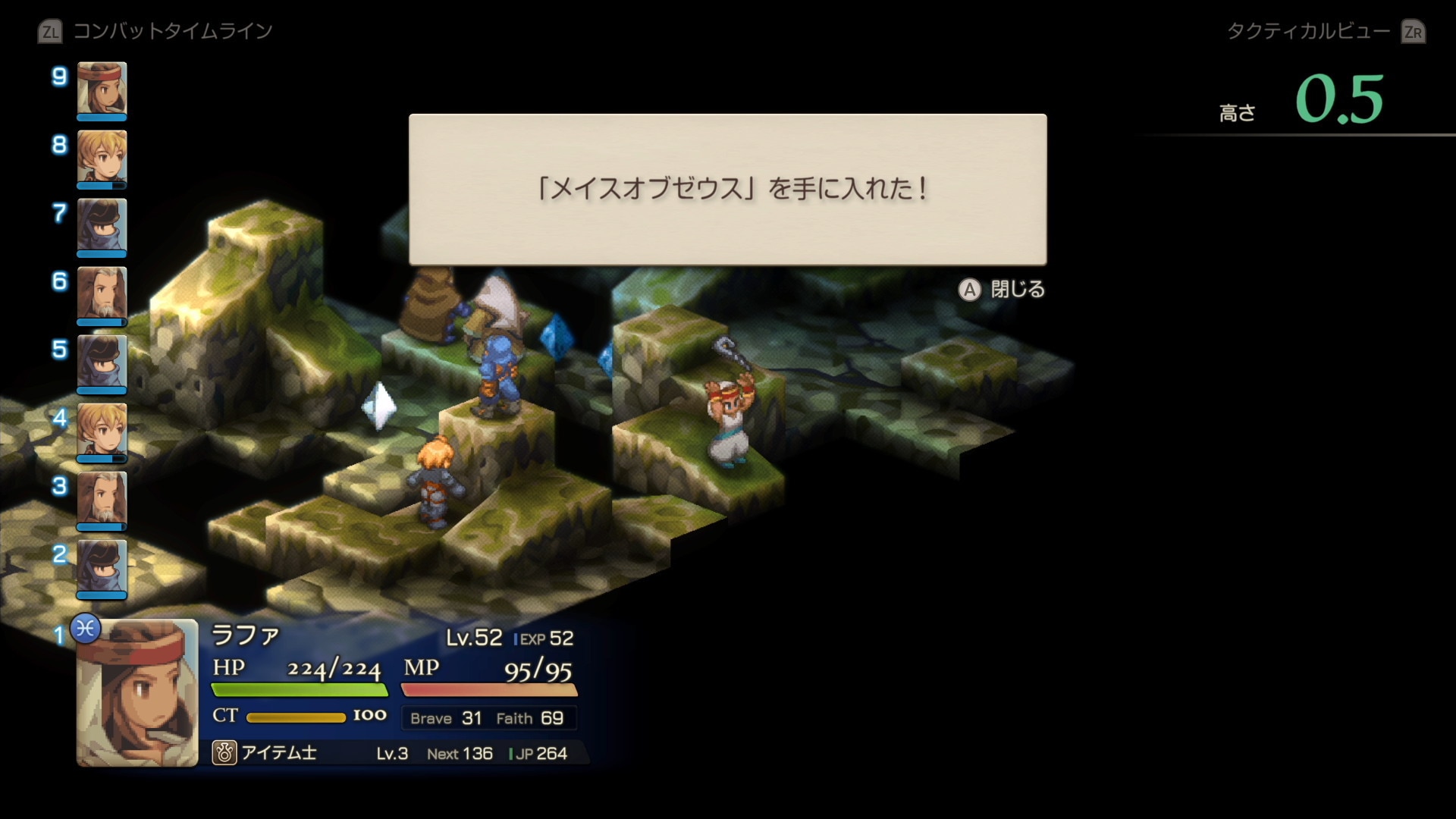Viewport: 1456px width, 819px height.
Task: Choose timeline slot 7 hooded portrait
Action: [x=102, y=225]
